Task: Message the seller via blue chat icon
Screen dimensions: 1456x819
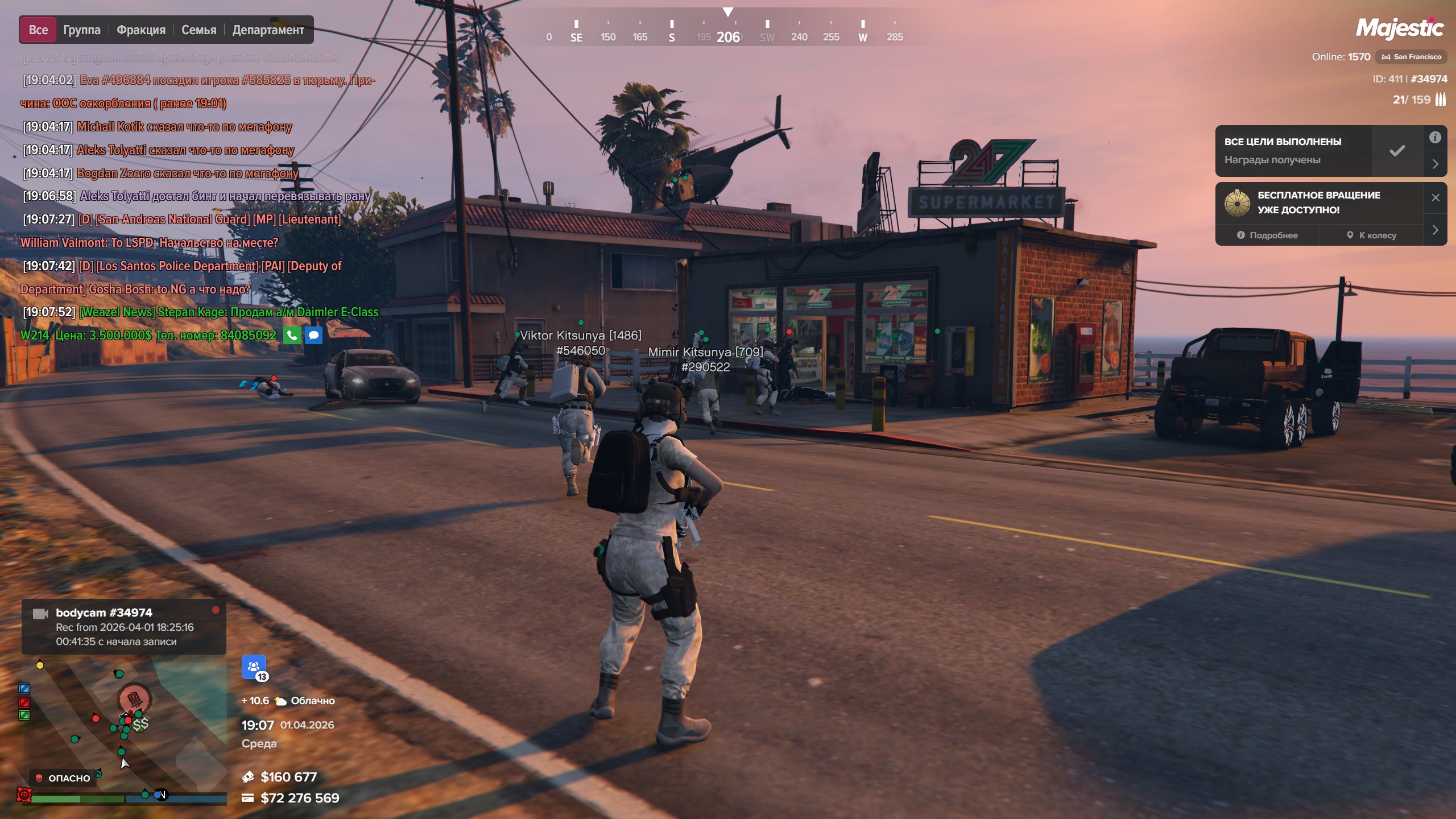Action: 313,336
